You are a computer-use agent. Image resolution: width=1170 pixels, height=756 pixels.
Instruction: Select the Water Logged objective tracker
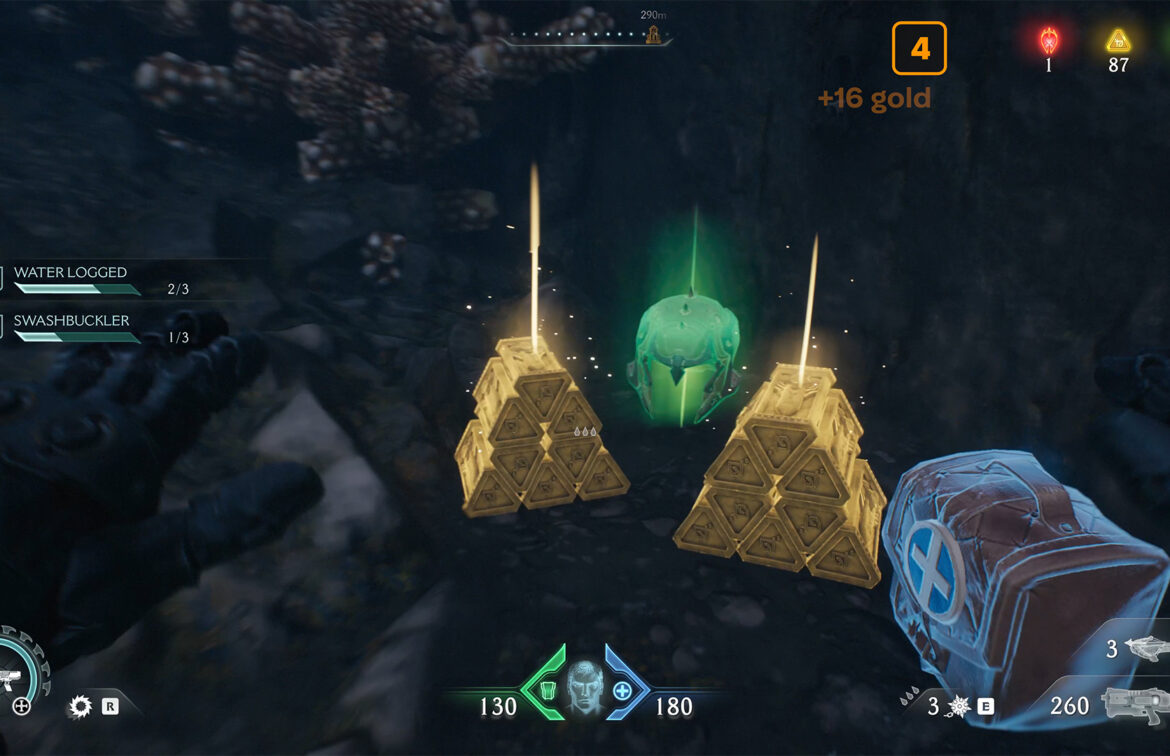pos(72,273)
